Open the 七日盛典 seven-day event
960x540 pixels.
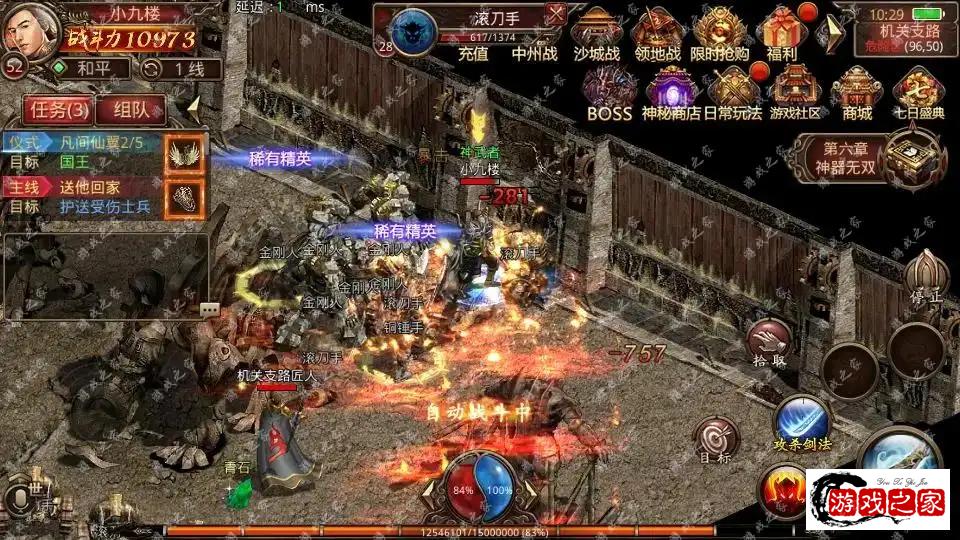[x=919, y=91]
